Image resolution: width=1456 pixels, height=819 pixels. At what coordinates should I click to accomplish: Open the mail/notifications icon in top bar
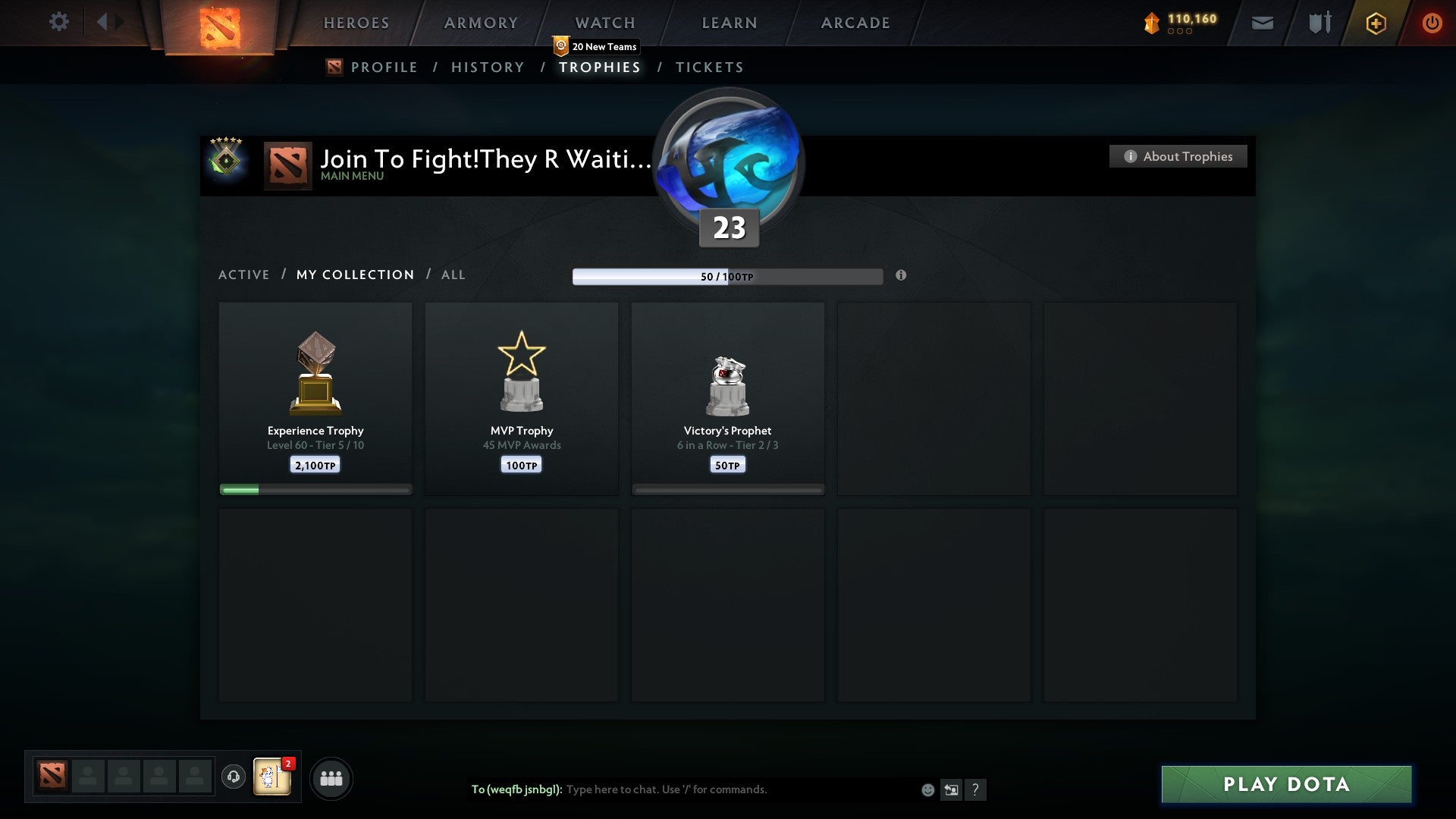[1263, 23]
